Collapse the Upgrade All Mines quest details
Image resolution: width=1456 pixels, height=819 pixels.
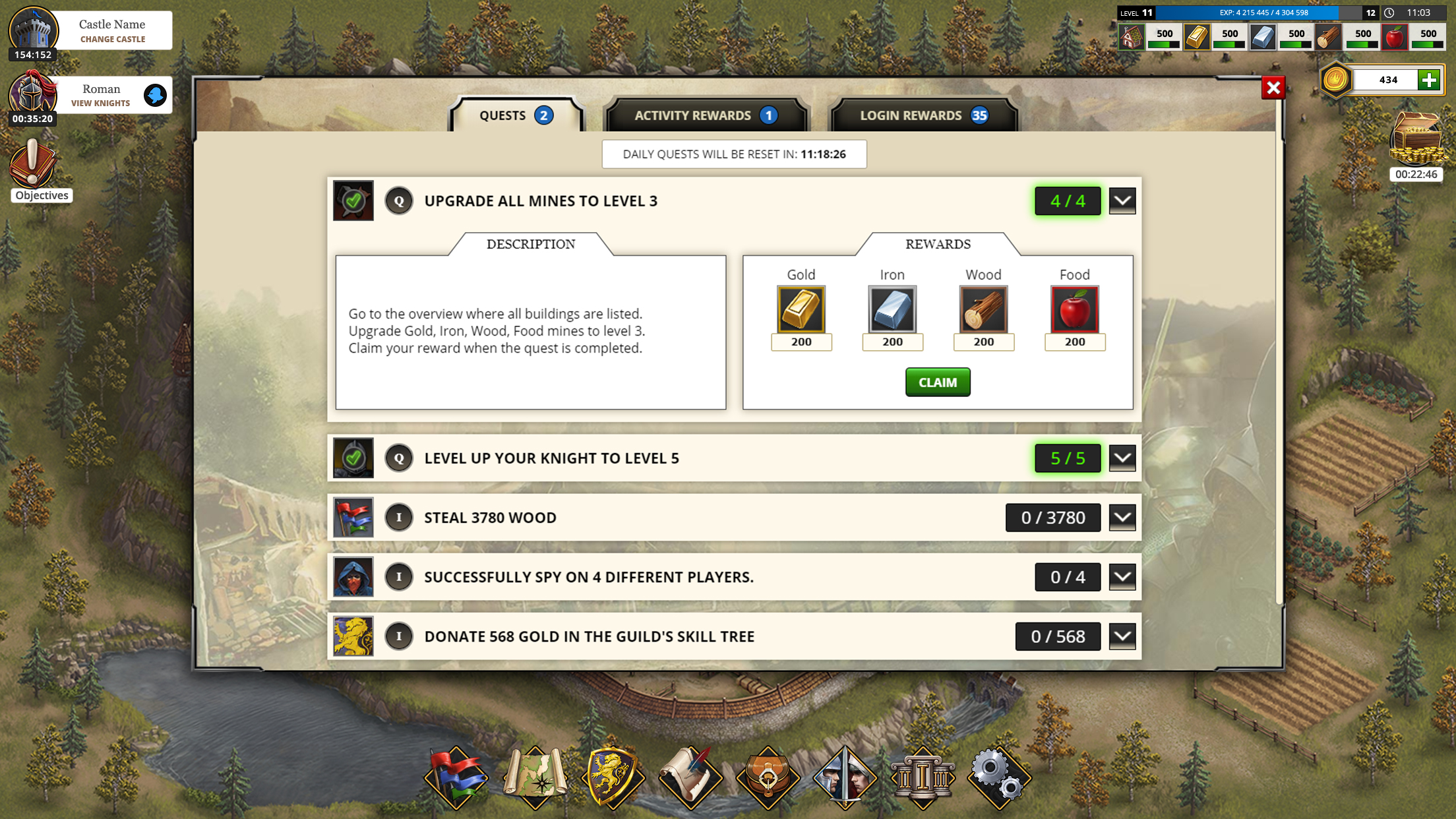[x=1122, y=201]
